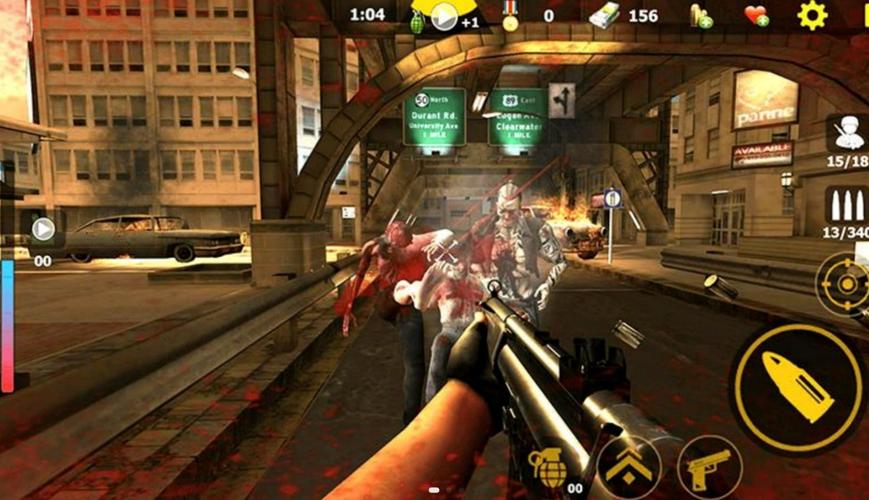Switch weapon with the pistol button
Image resolution: width=869 pixels, height=500 pixels.
click(x=708, y=467)
